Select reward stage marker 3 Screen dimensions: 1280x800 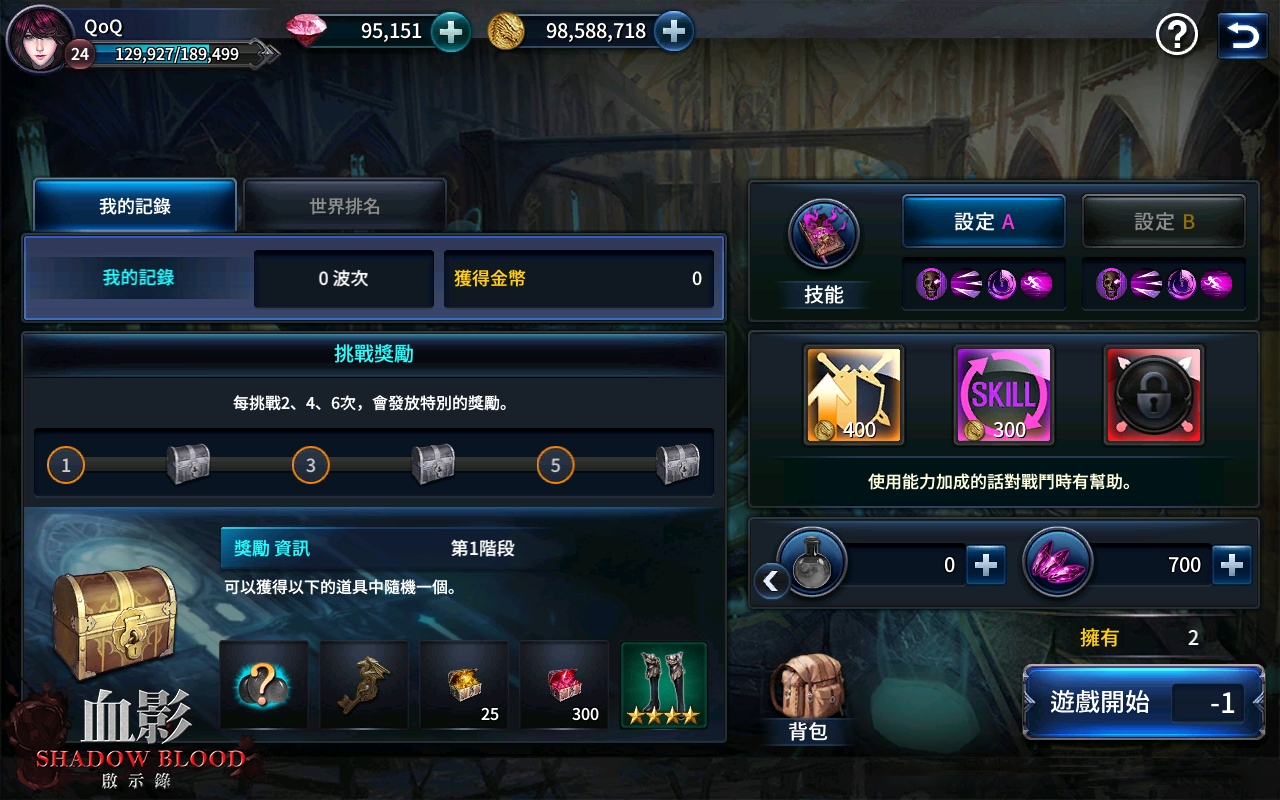tap(310, 465)
